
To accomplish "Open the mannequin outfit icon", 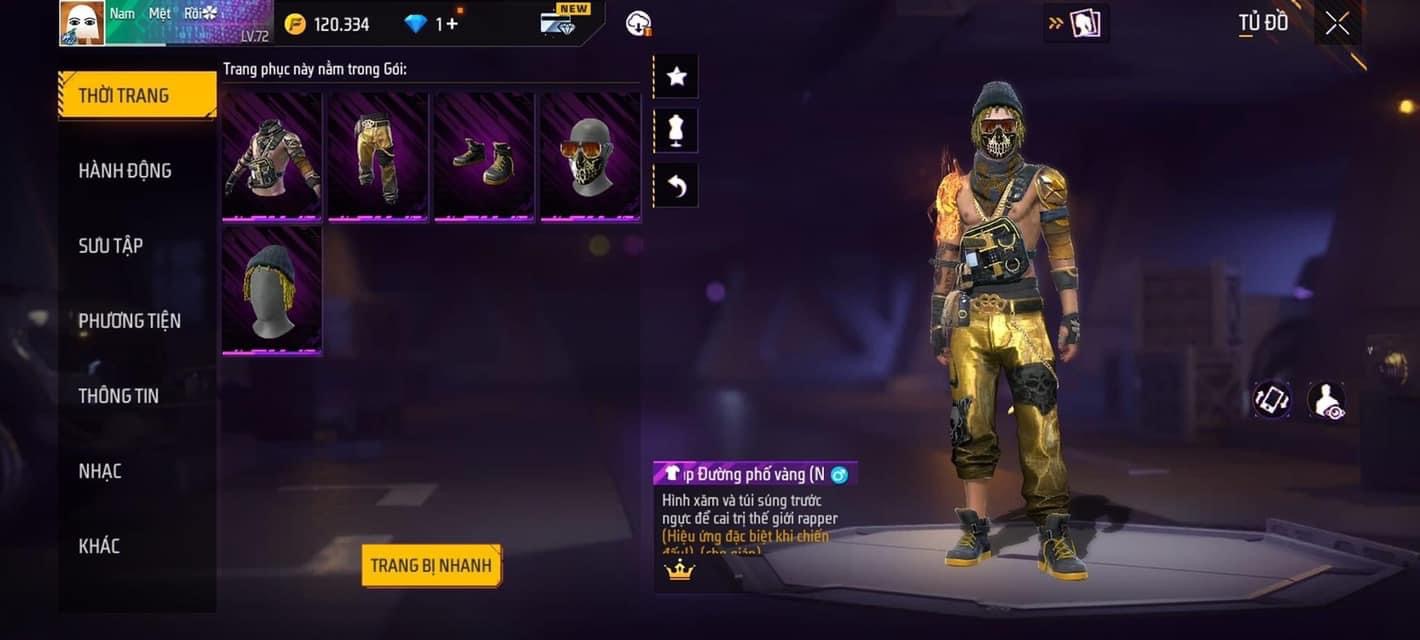I will 676,131.
